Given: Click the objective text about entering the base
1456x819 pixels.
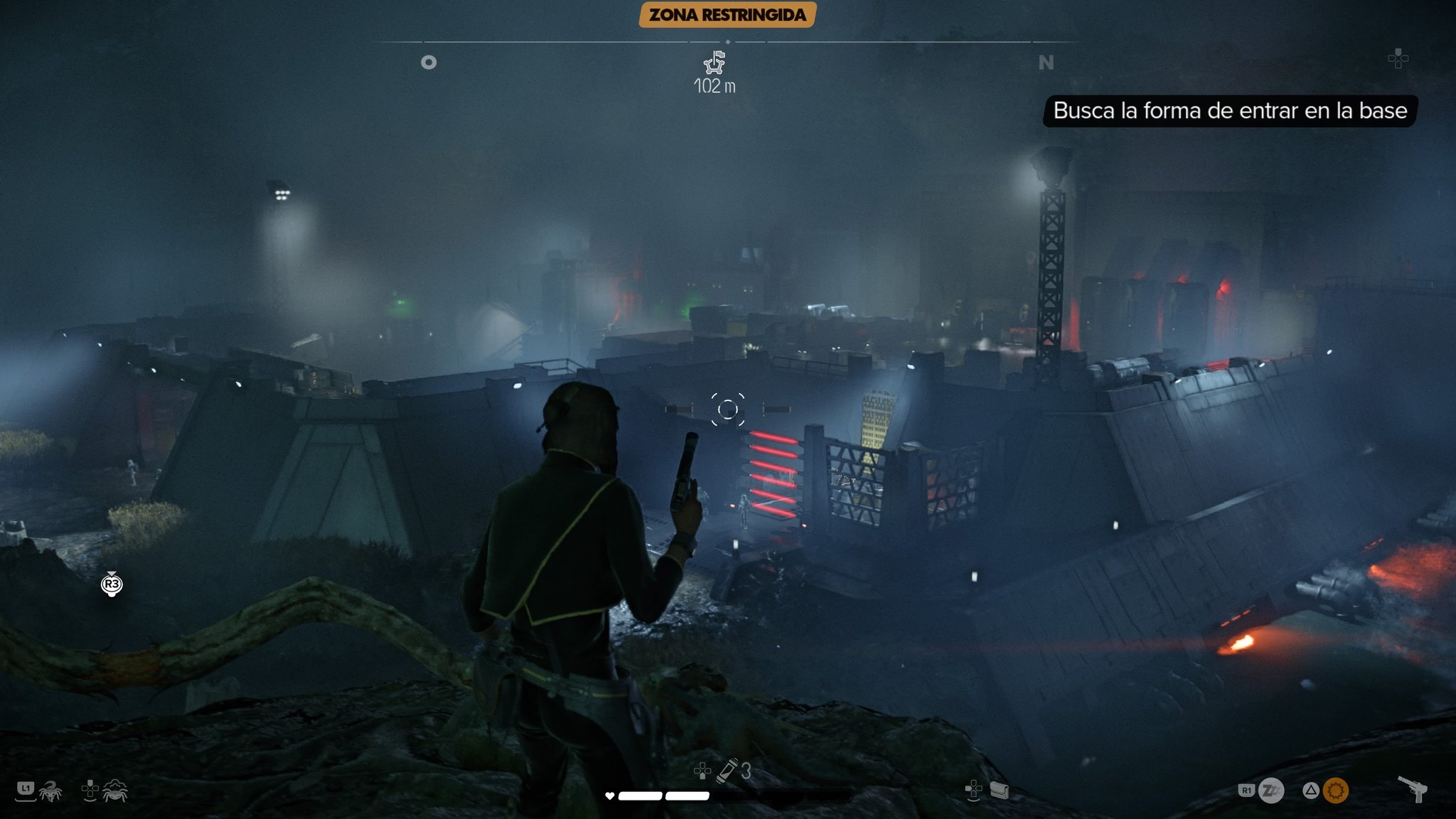Looking at the screenshot, I should click(1229, 111).
